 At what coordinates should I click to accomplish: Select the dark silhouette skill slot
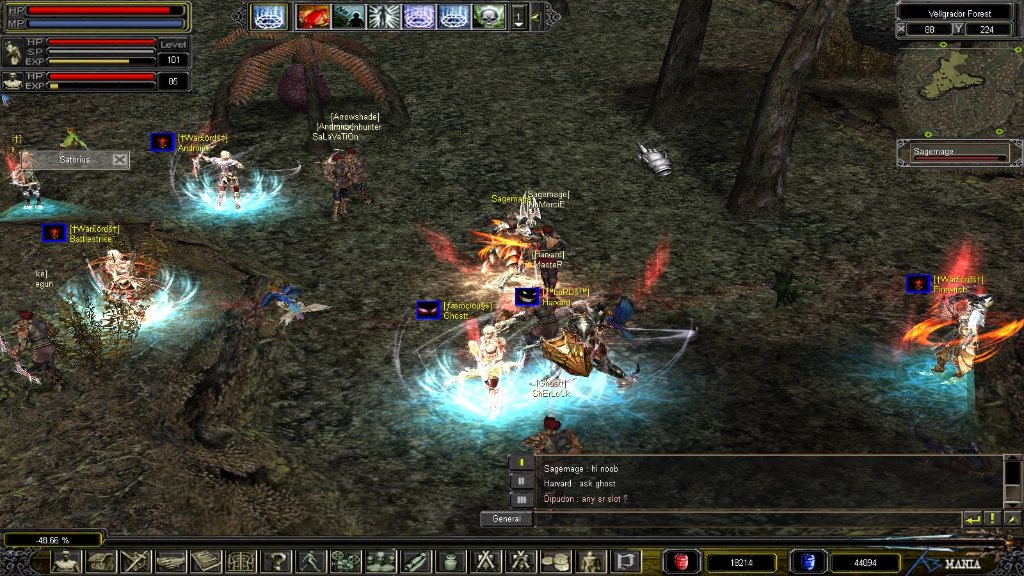point(349,16)
